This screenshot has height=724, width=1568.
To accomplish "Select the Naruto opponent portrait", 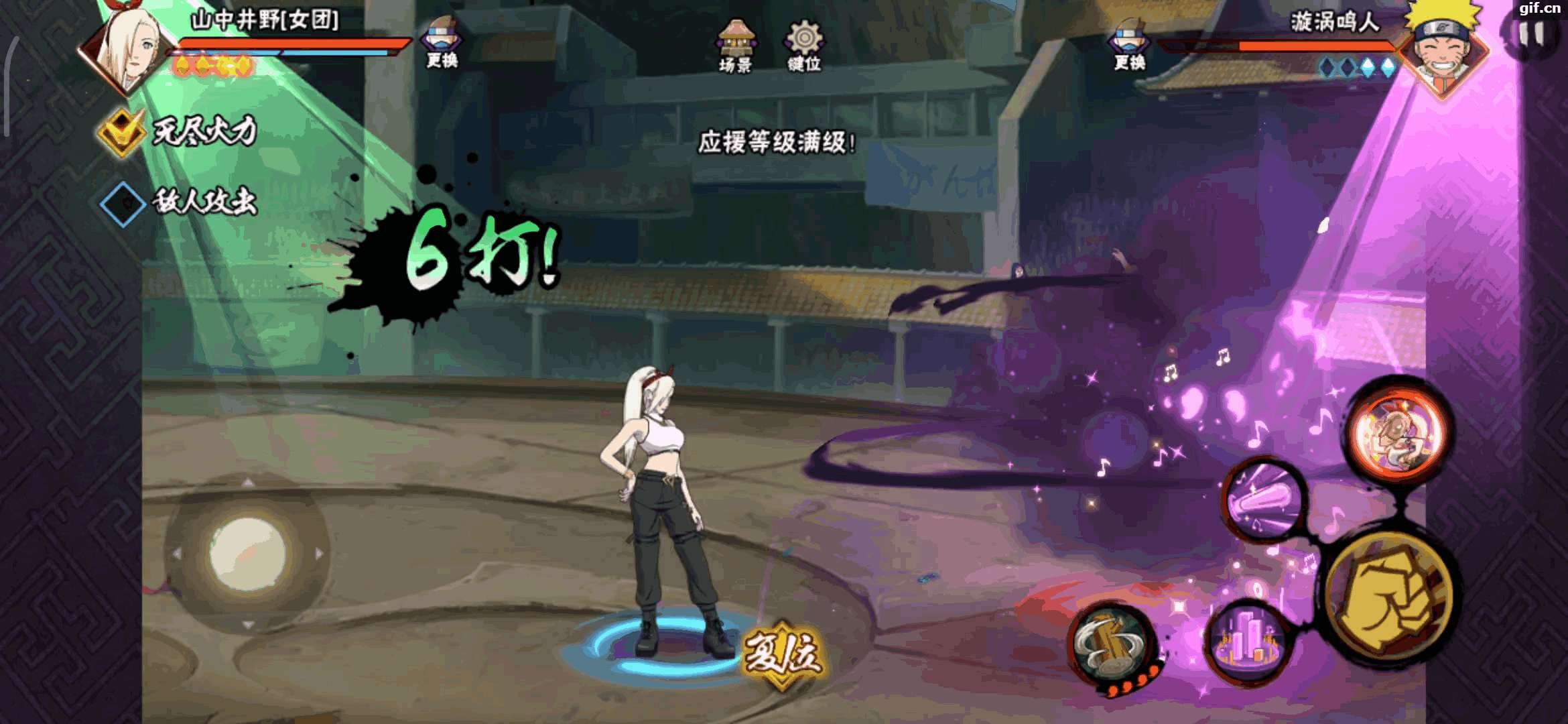I will tap(1444, 47).
